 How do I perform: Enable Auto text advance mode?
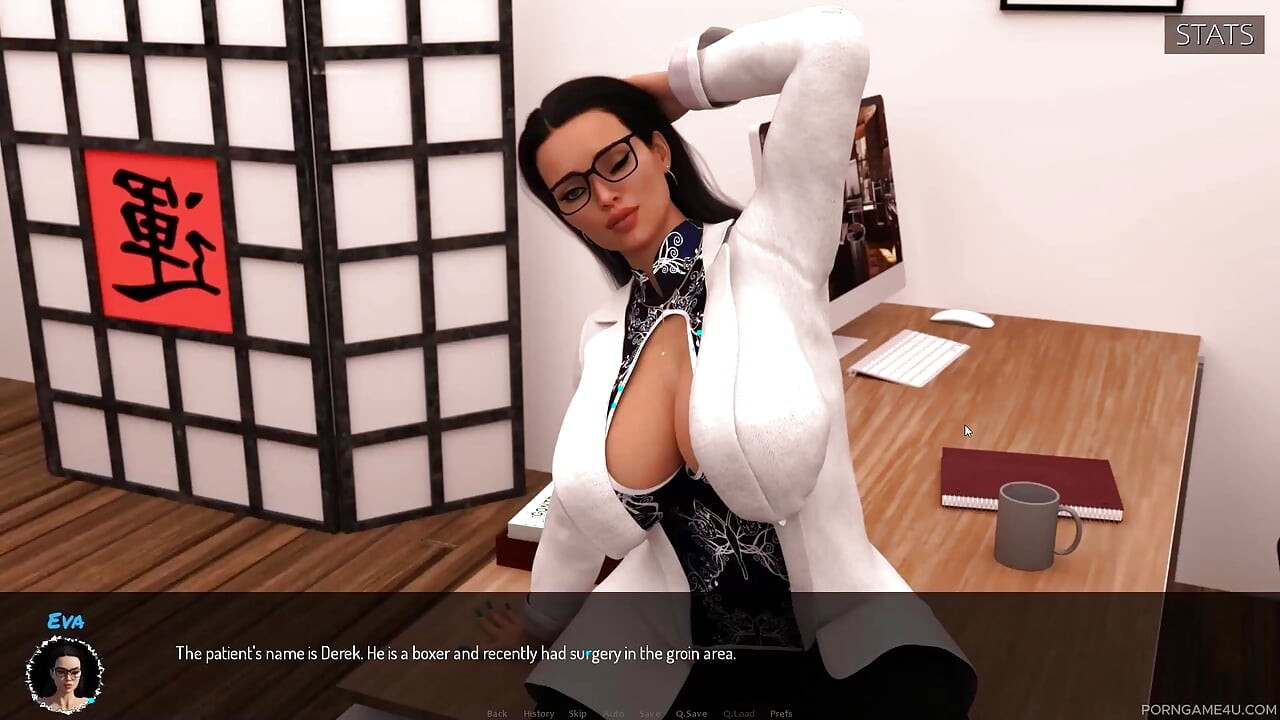click(x=613, y=713)
